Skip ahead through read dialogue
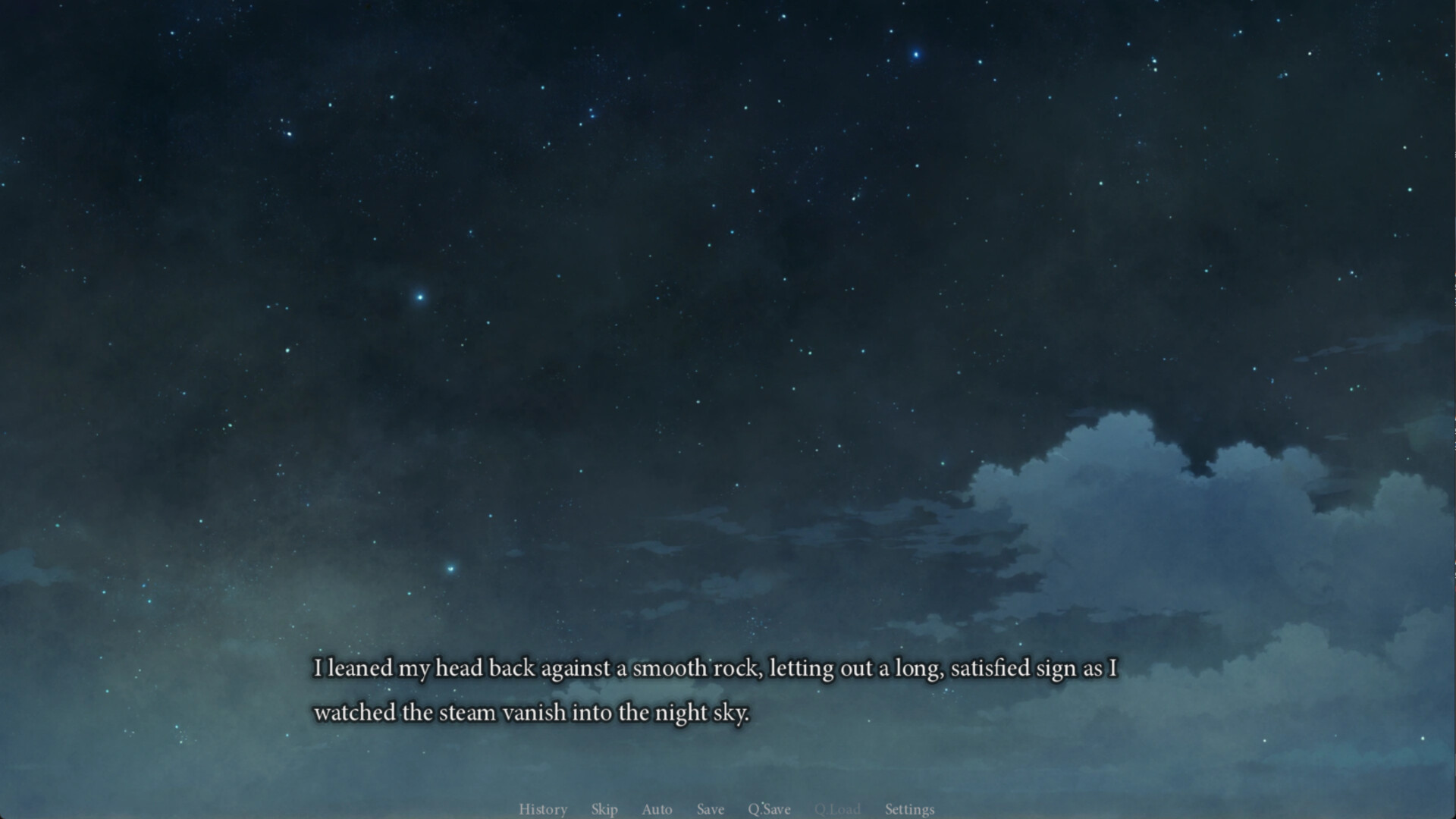The width and height of the screenshot is (1456, 819). click(x=604, y=809)
